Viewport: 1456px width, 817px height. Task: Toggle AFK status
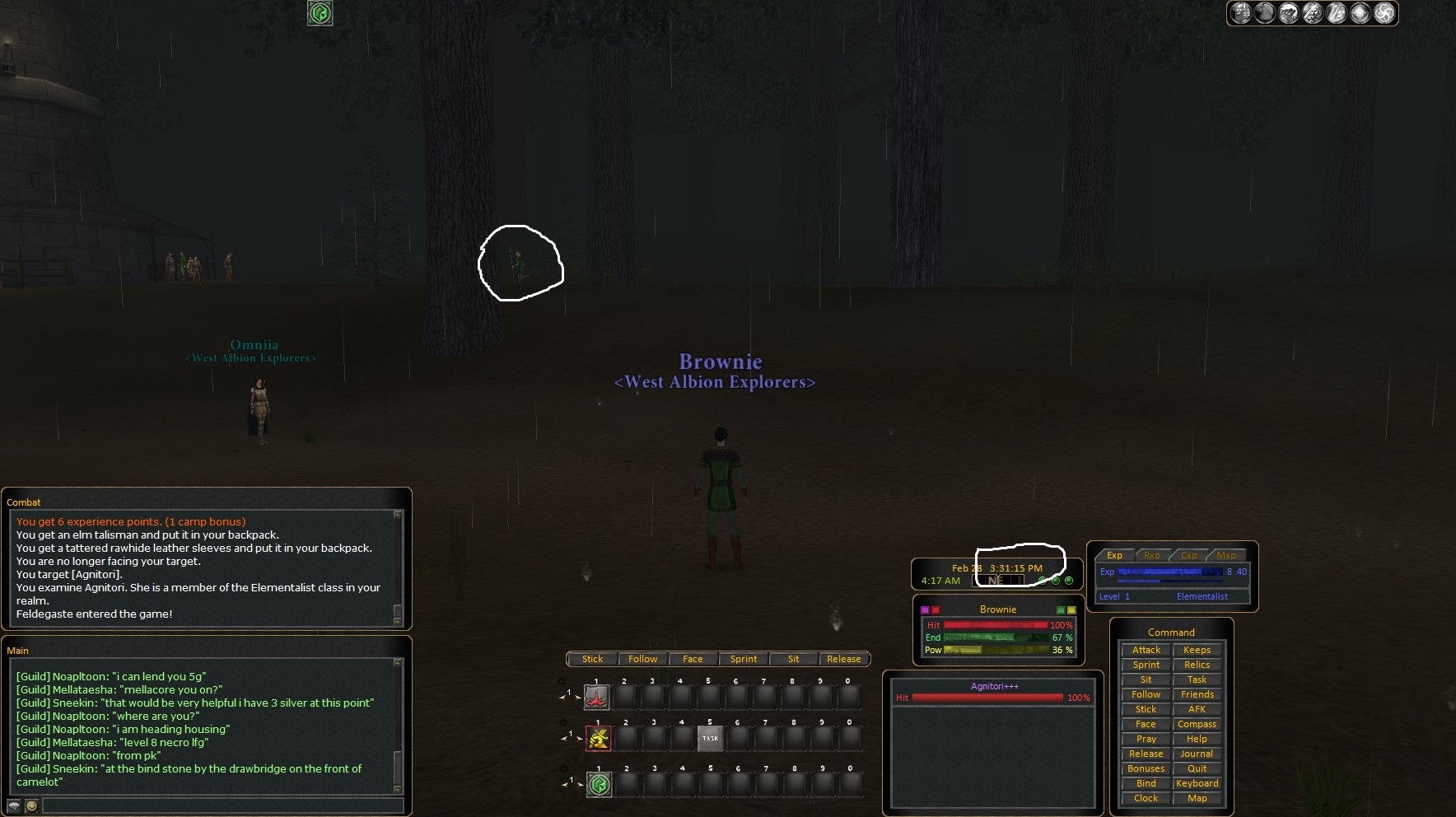pos(1197,709)
